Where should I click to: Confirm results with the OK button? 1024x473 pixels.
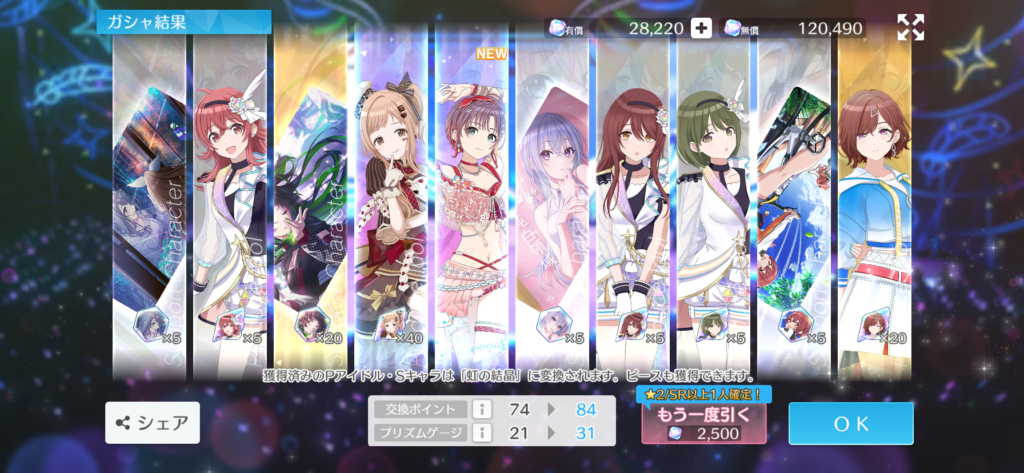(x=850, y=423)
